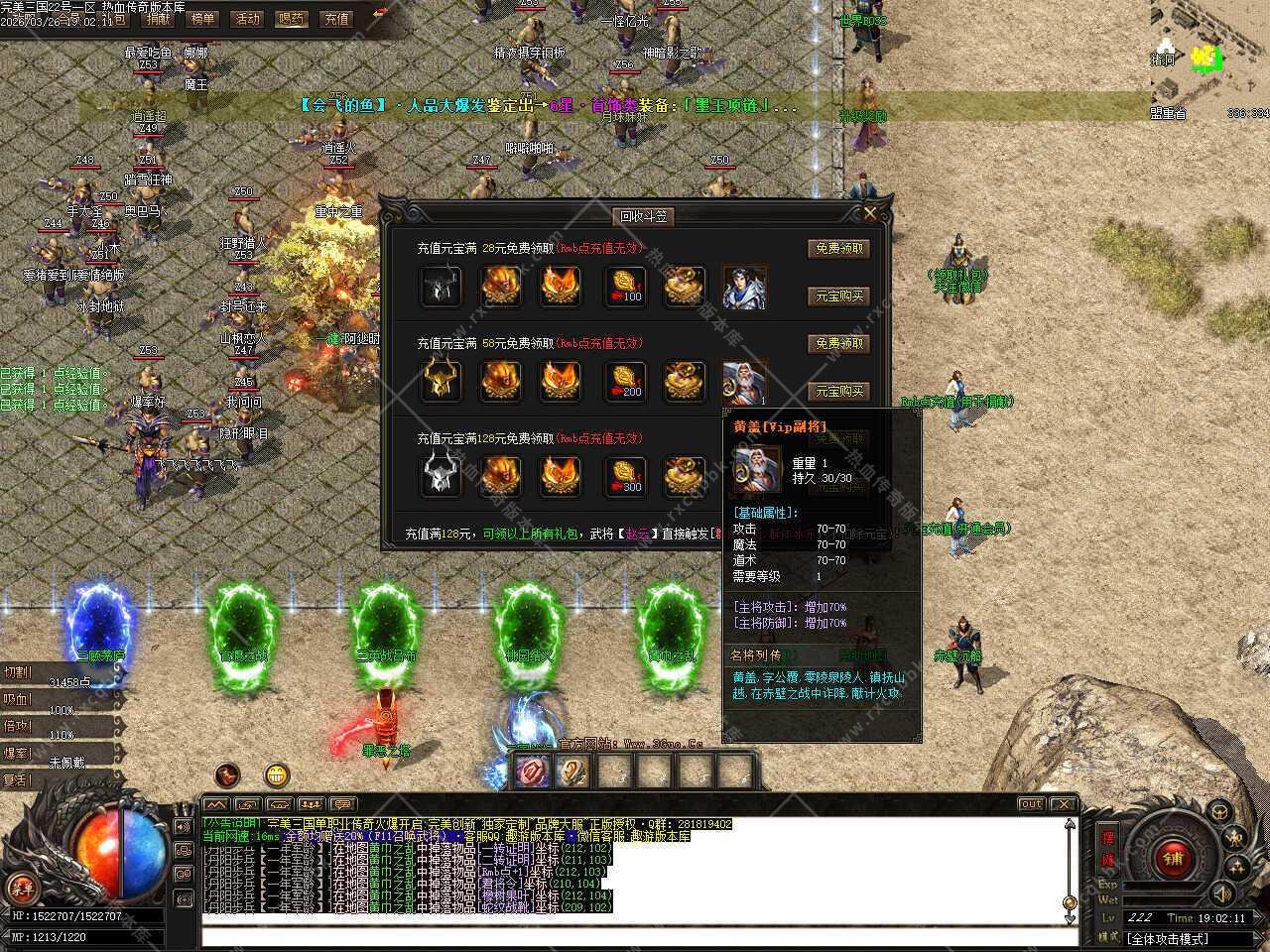The image size is (1270, 952).
Task: Open the 充值 recharge menu
Action: tap(336, 18)
